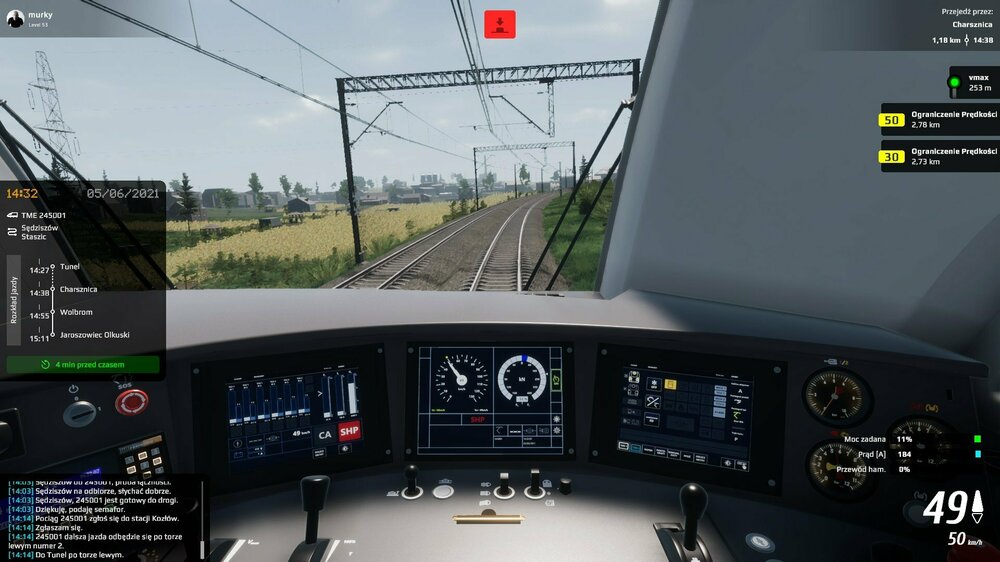Select the Wolbrom stop in the timetable
Screen dimensions: 1000x562
(x=76, y=312)
